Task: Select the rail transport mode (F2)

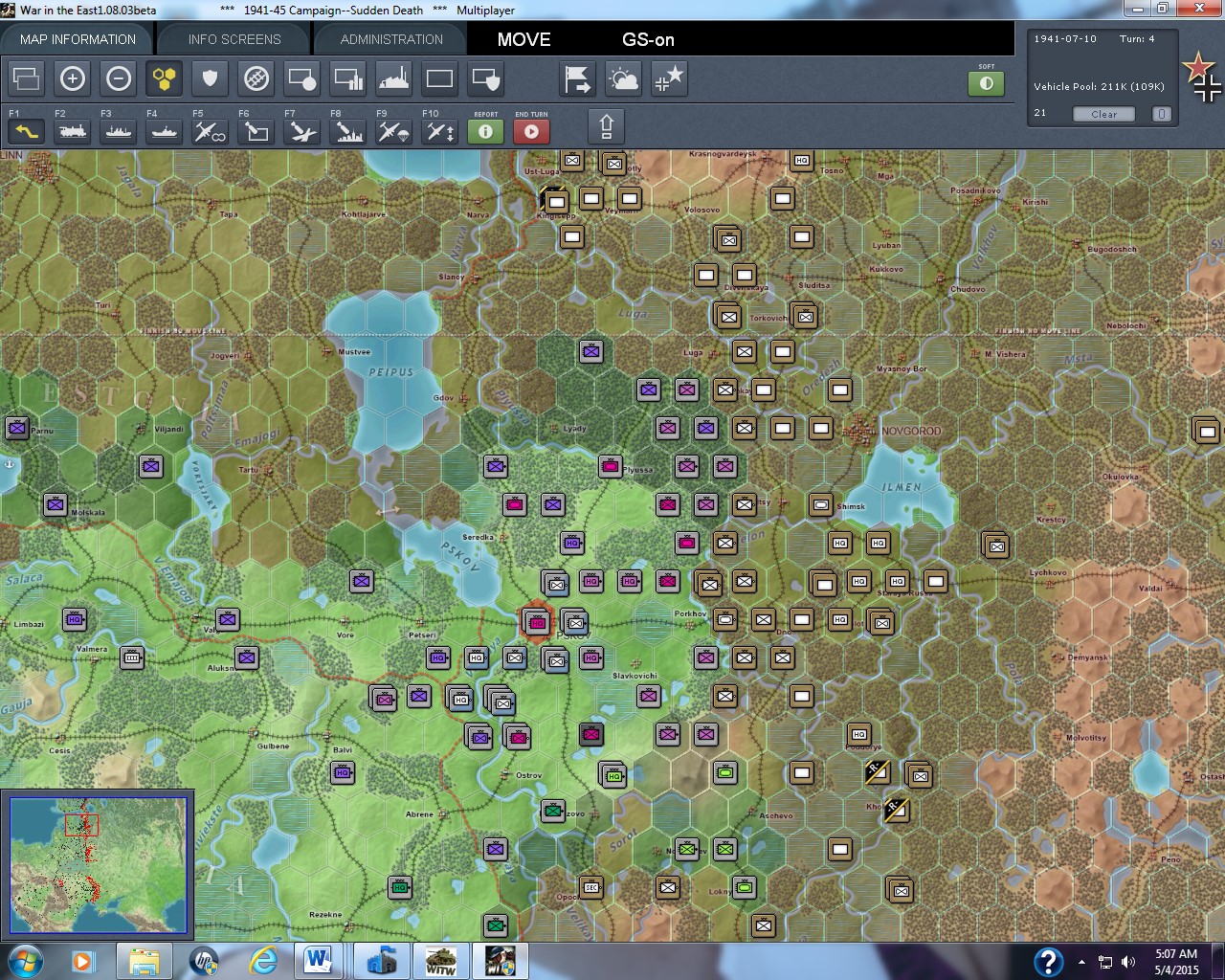Action: (71, 132)
